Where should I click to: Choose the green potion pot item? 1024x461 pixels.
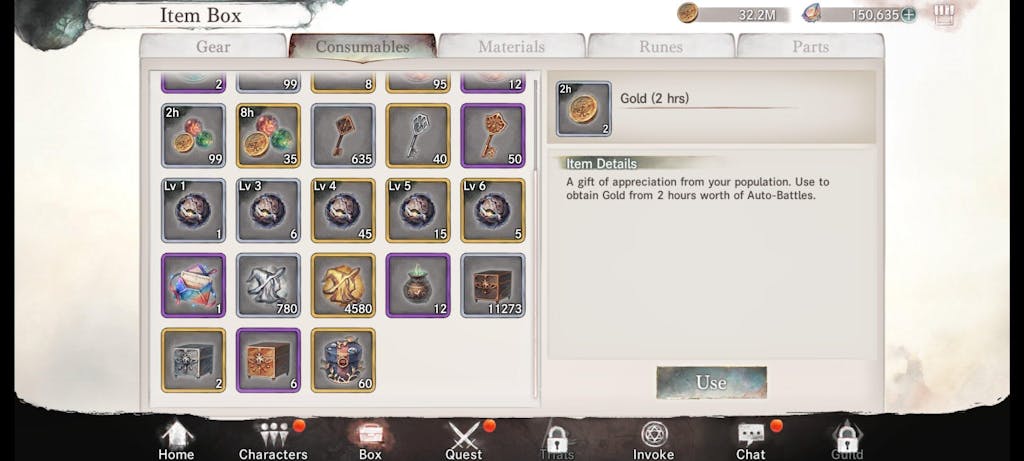point(418,285)
